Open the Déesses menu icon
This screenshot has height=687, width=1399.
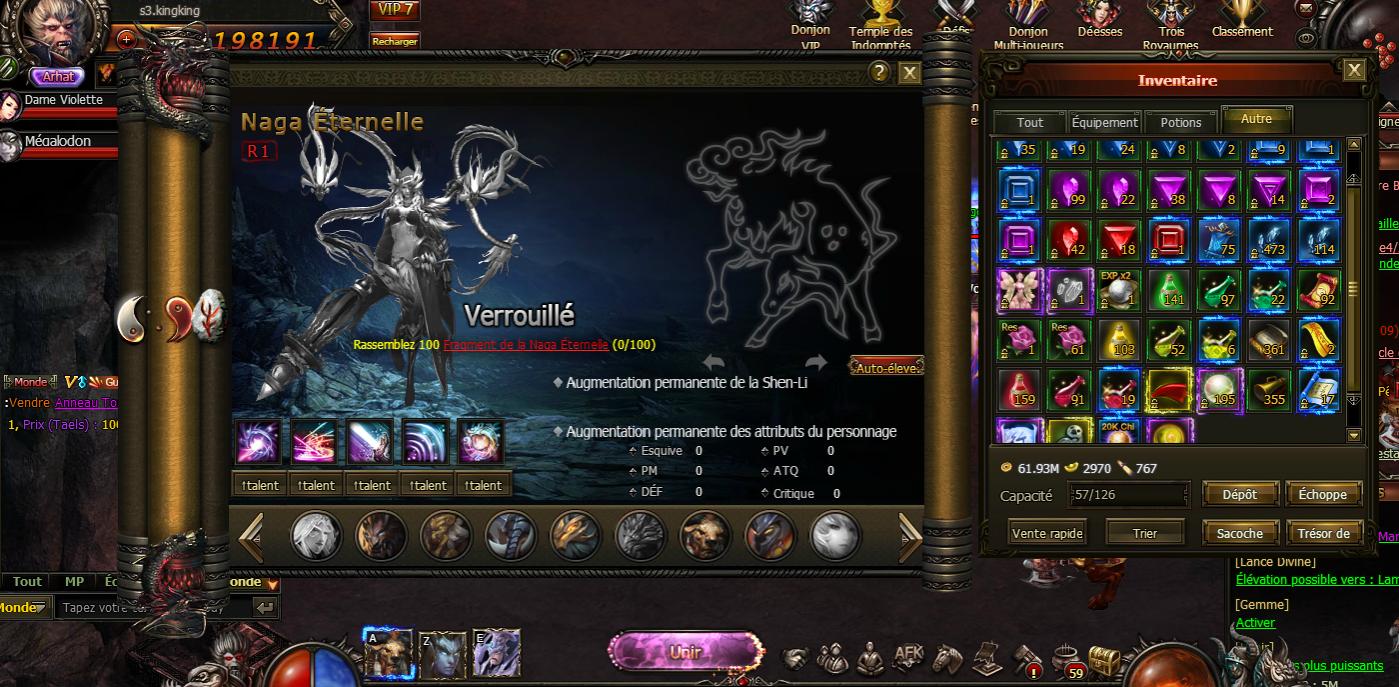pyautogui.click(x=1099, y=20)
